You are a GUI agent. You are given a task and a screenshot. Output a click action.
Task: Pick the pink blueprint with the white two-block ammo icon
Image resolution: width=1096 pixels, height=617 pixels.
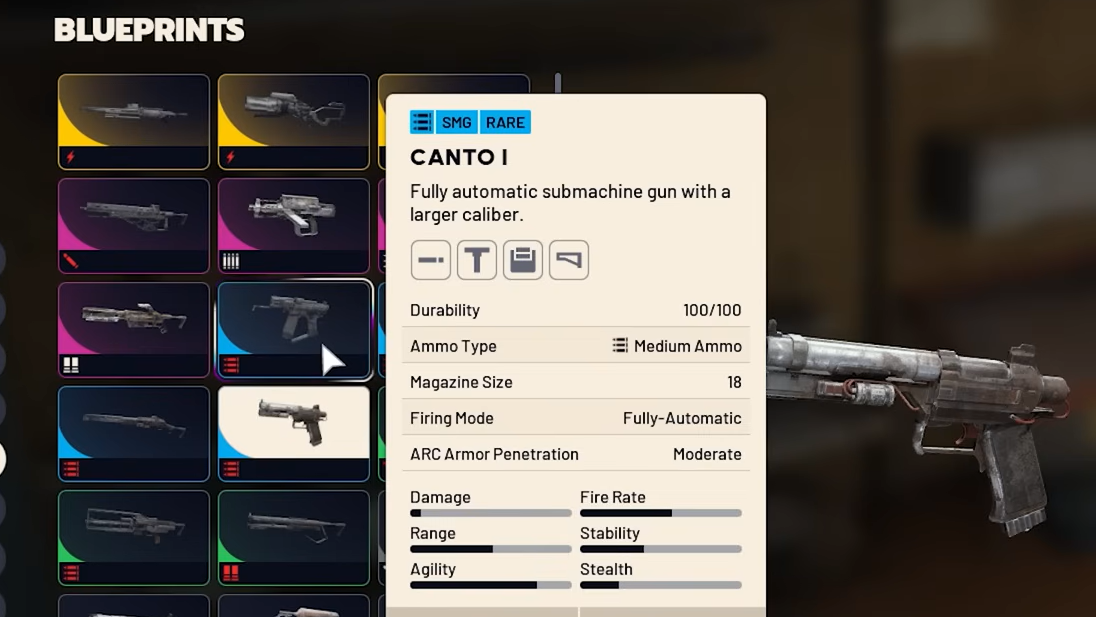coord(133,329)
